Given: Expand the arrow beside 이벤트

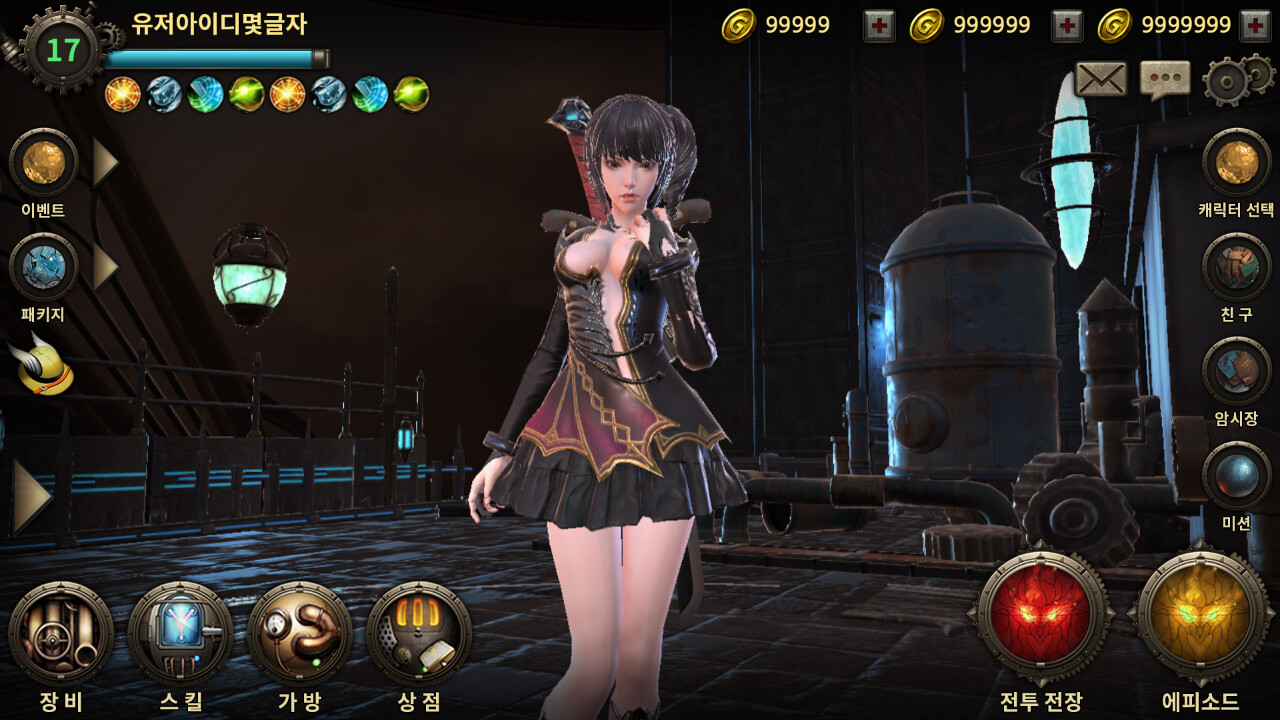Looking at the screenshot, I should tap(105, 162).
